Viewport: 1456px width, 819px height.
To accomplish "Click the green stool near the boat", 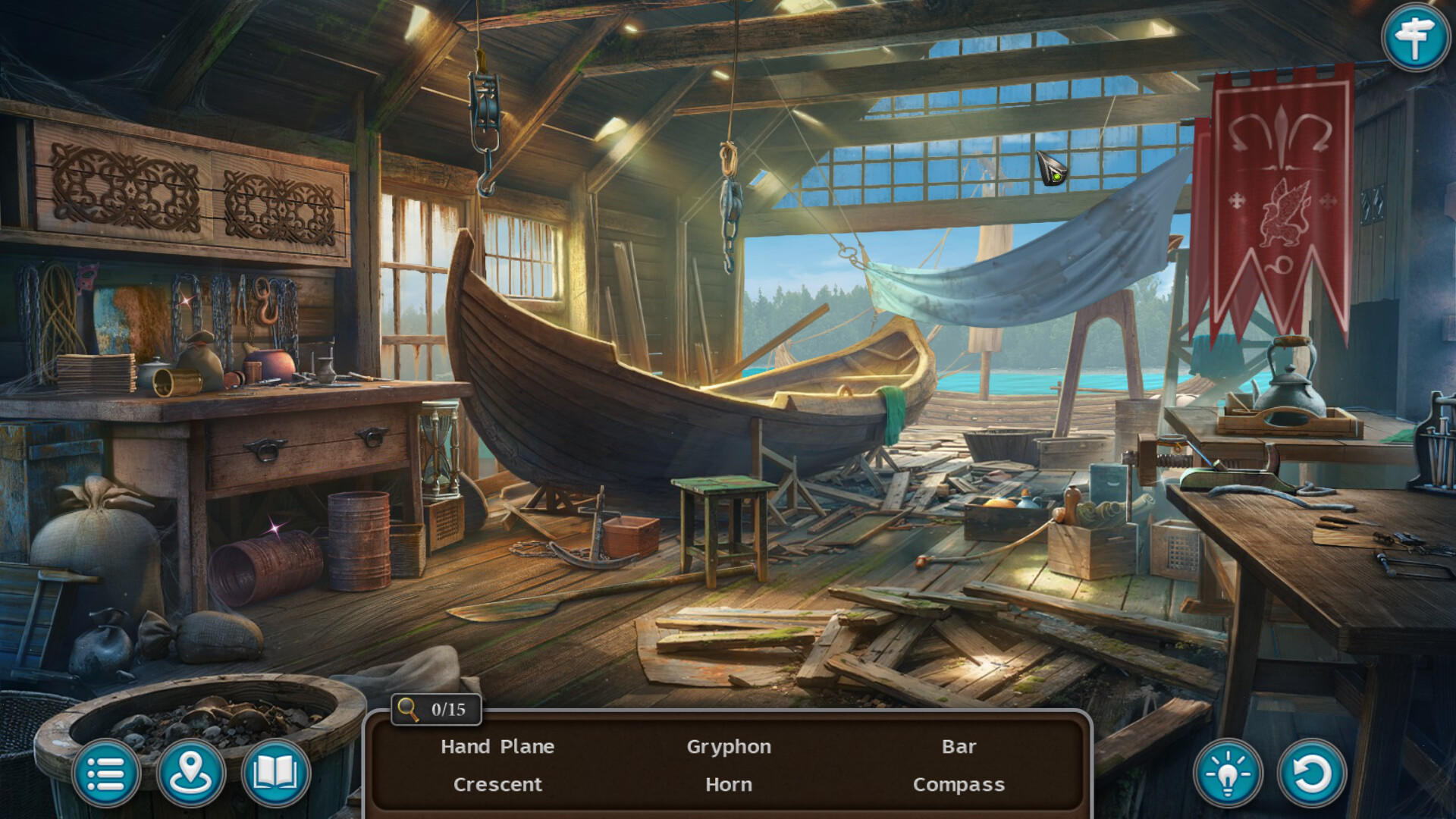I will tap(723, 523).
